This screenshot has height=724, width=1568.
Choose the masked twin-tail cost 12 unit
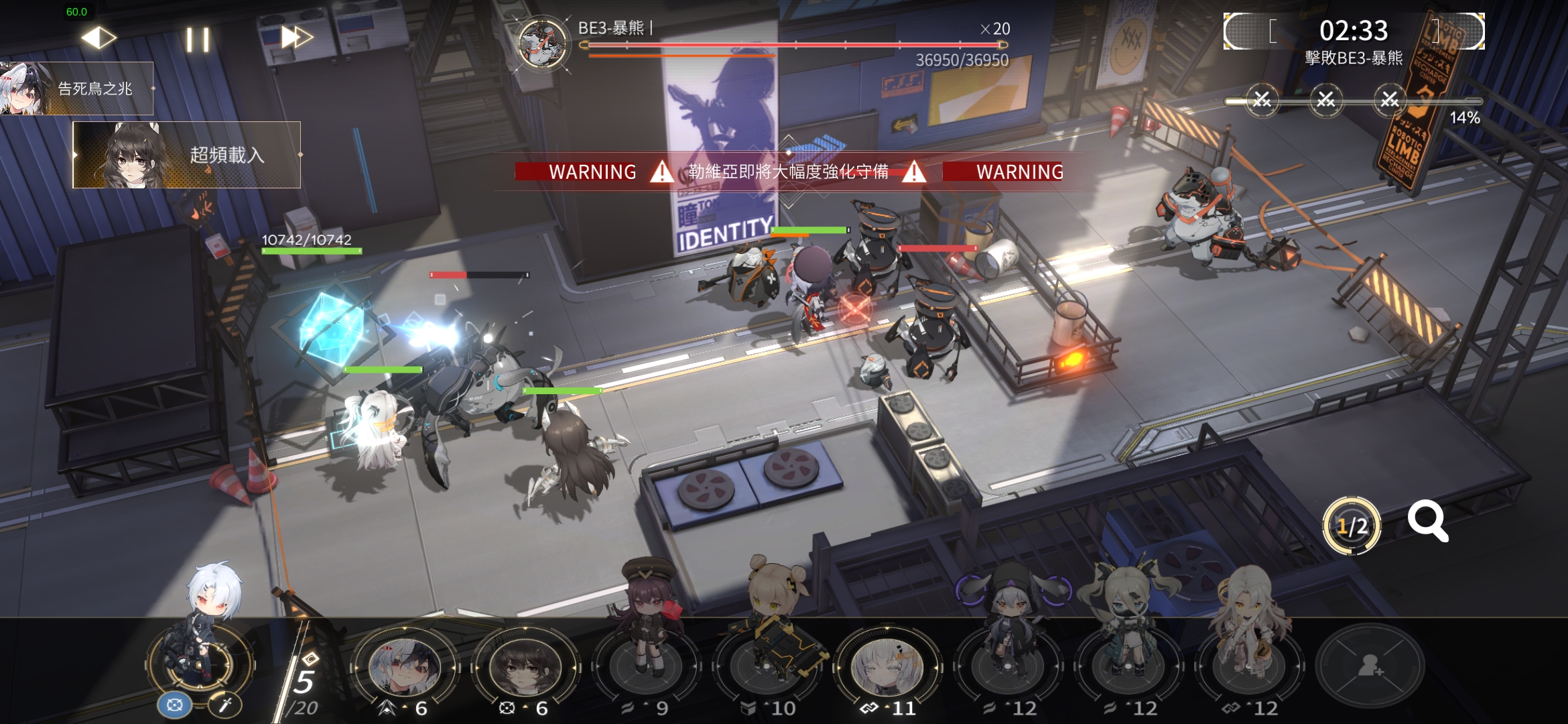pyautogui.click(x=1128, y=664)
